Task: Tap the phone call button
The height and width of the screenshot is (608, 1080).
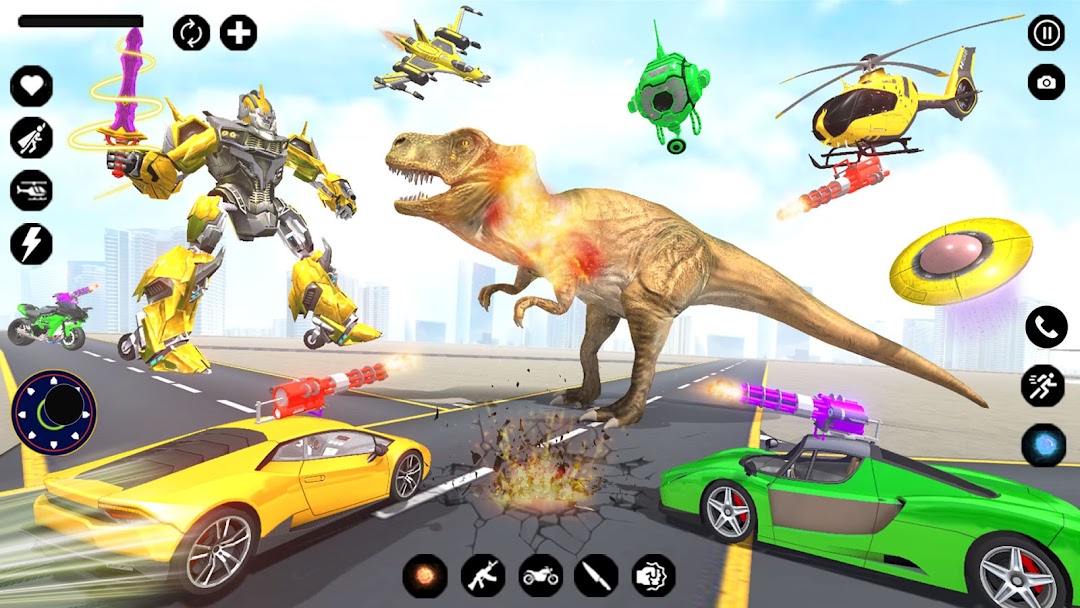Action: pos(1046,327)
